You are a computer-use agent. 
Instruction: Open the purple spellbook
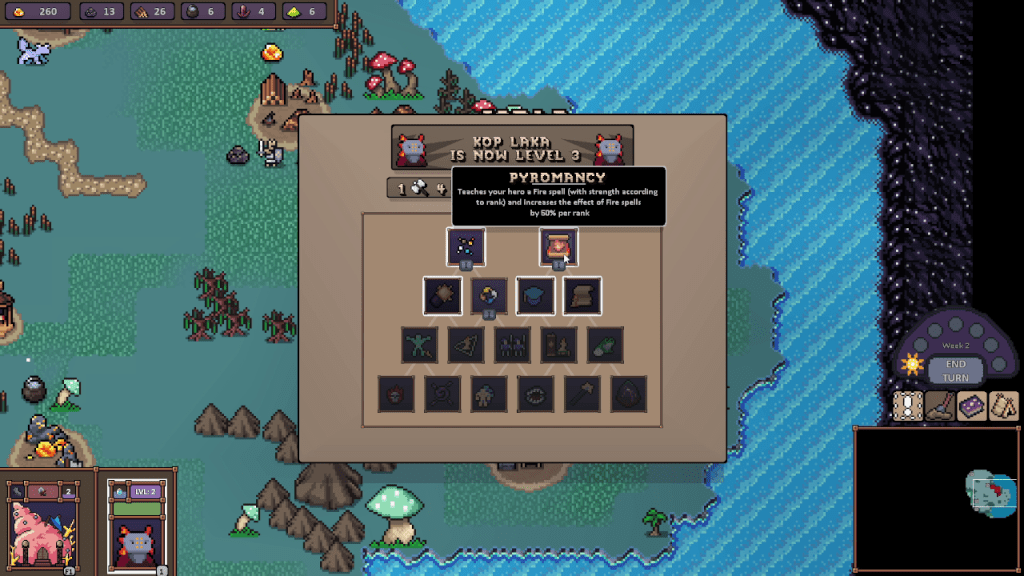point(972,405)
